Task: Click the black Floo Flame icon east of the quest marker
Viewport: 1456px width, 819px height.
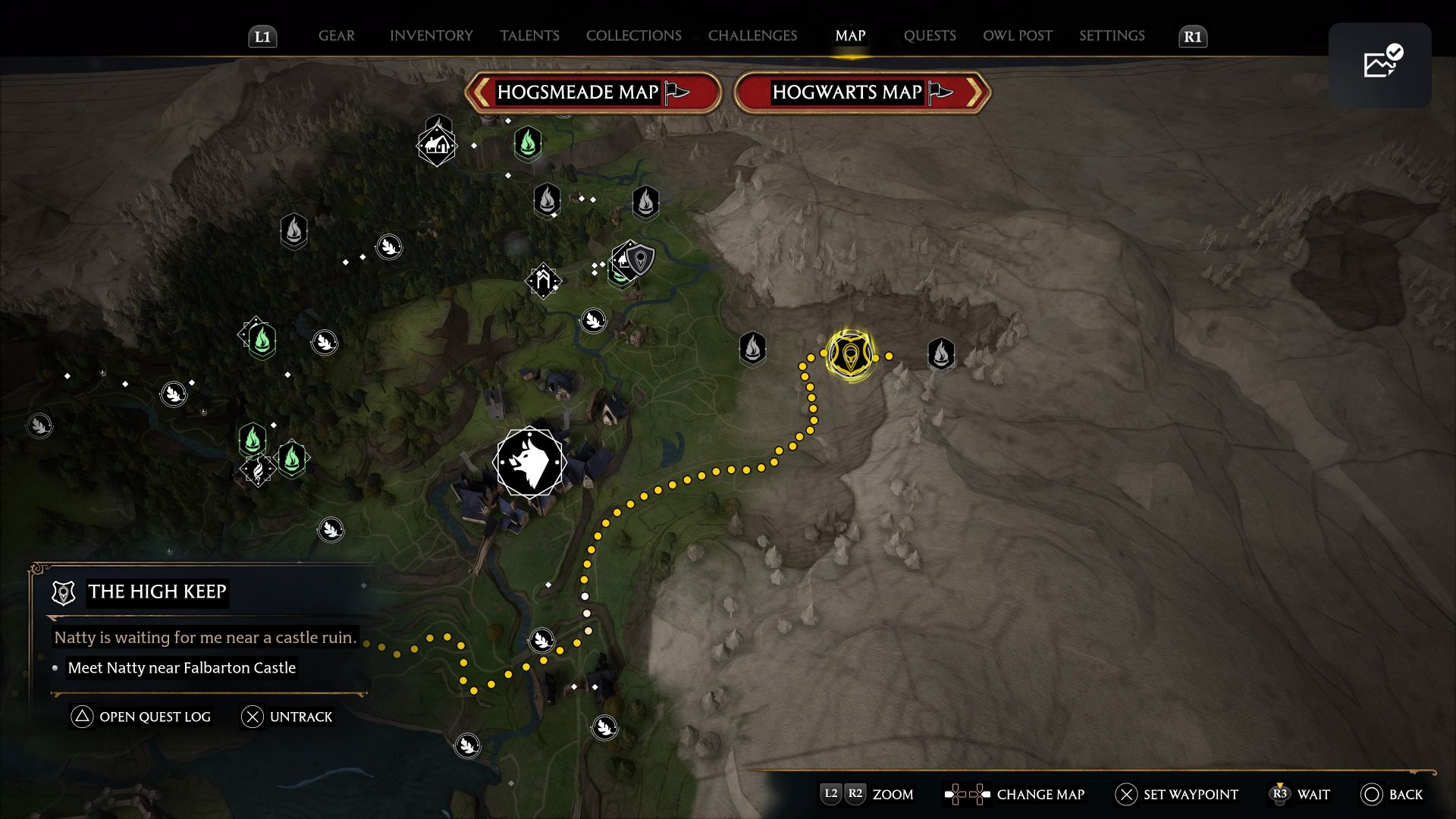Action: coord(940,353)
